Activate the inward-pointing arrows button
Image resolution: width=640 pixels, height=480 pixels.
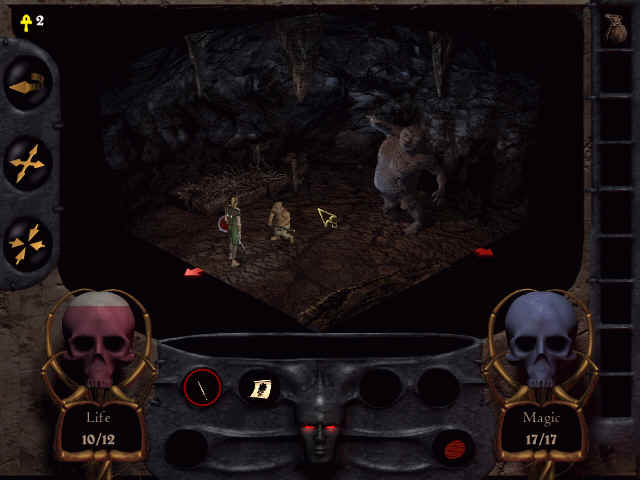pyautogui.click(x=27, y=240)
